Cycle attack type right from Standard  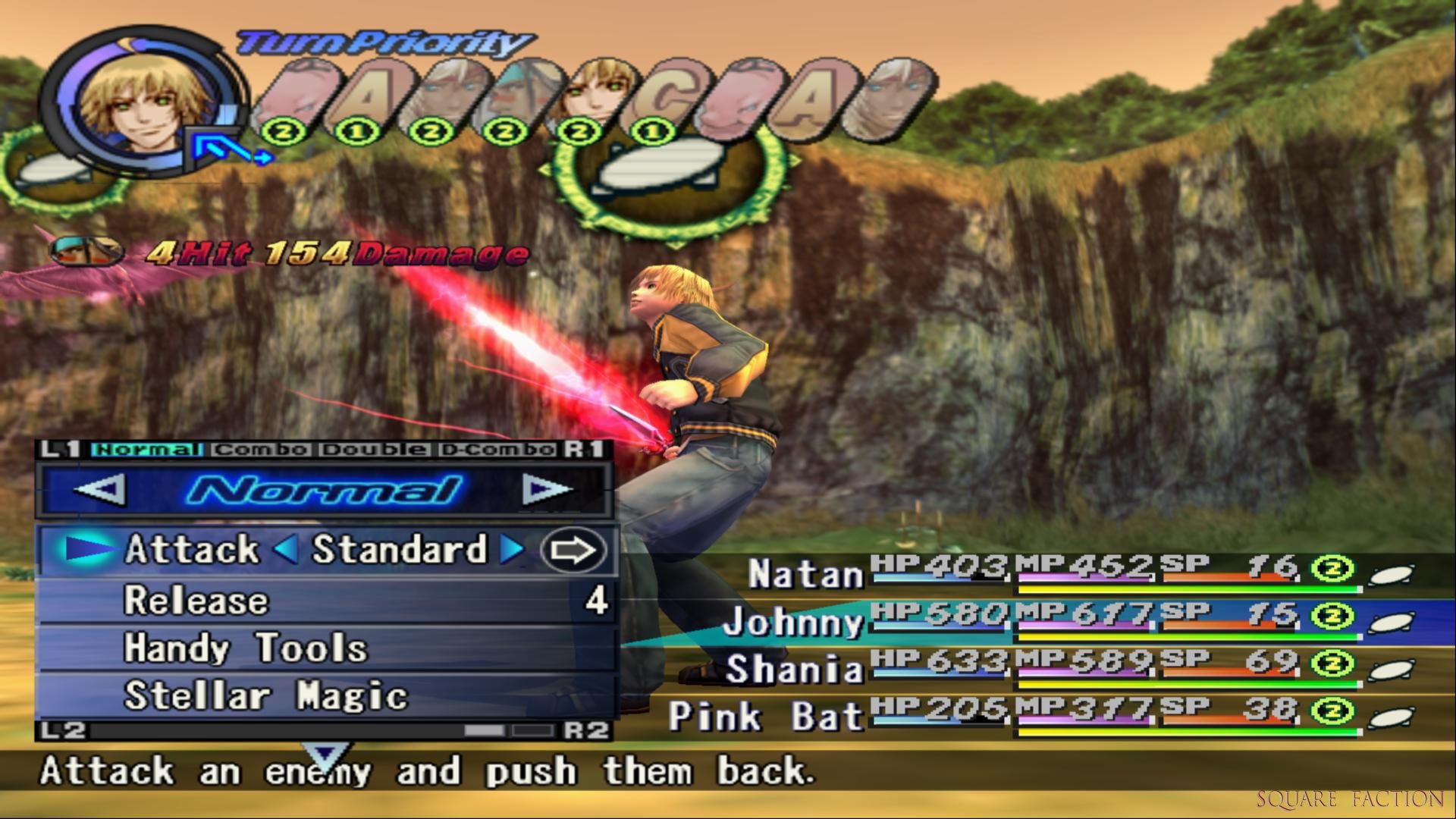(x=513, y=550)
